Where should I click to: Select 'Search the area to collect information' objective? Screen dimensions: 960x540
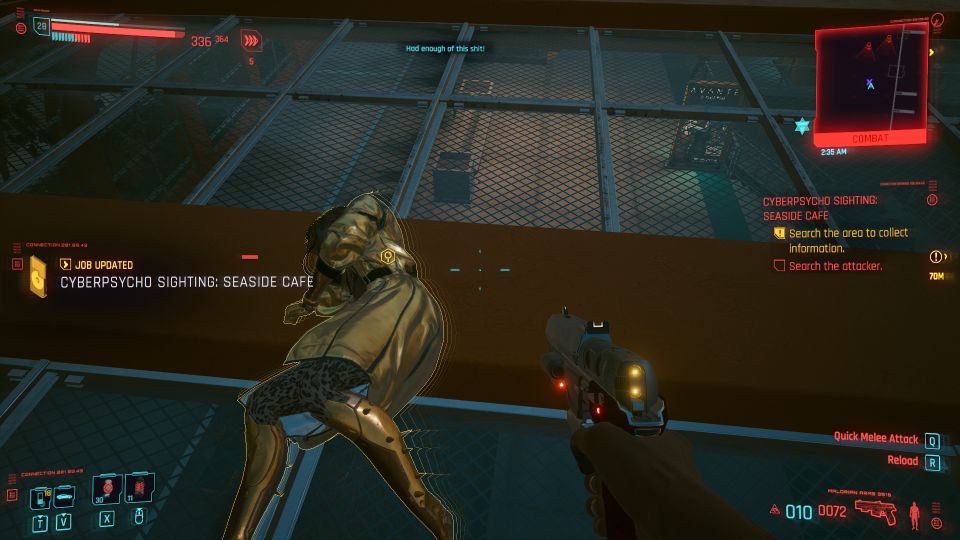pyautogui.click(x=848, y=240)
